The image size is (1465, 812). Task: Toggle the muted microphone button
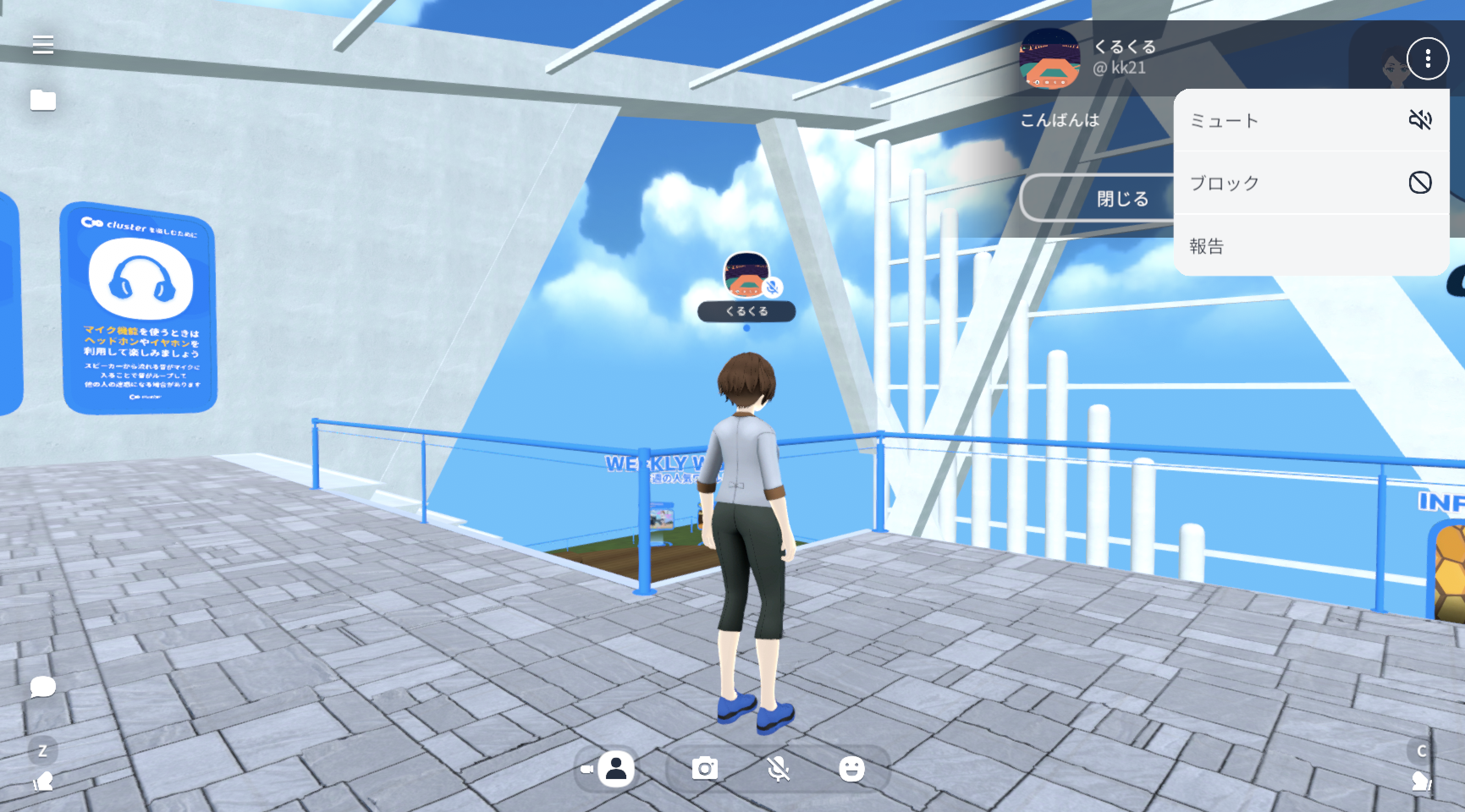778,769
